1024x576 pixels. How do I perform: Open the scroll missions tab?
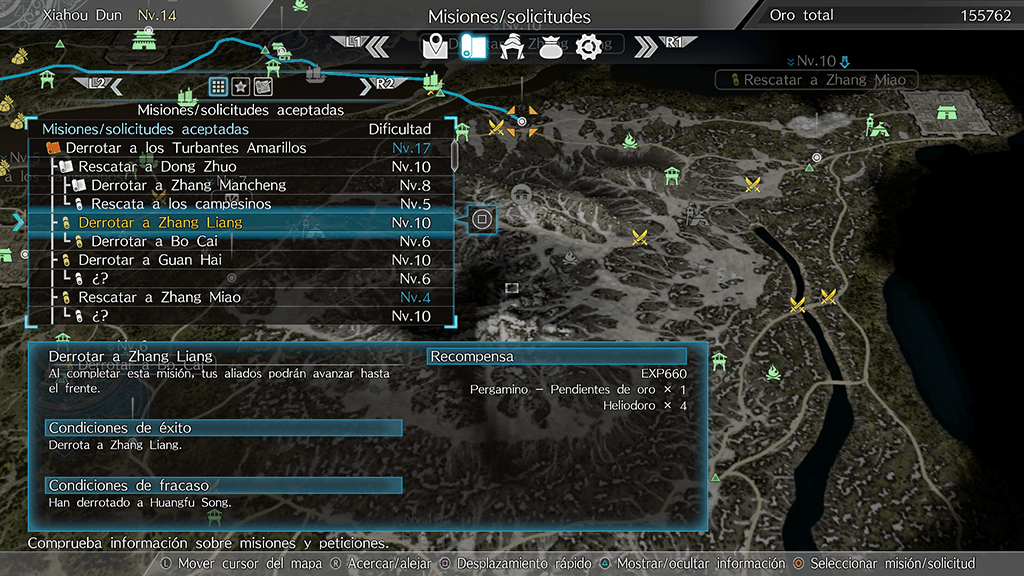click(472, 46)
